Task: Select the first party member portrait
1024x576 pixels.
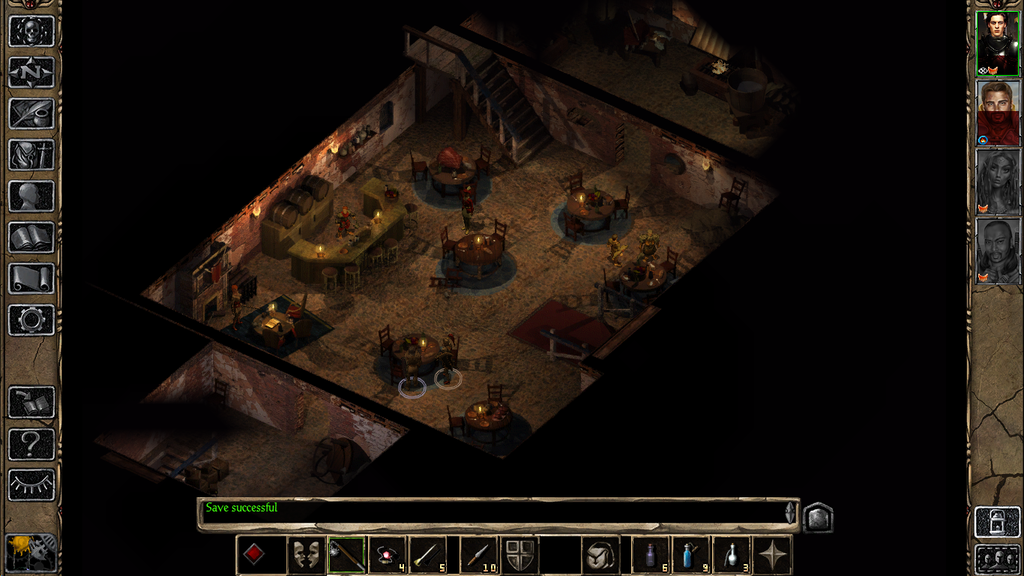Action: [x=997, y=43]
